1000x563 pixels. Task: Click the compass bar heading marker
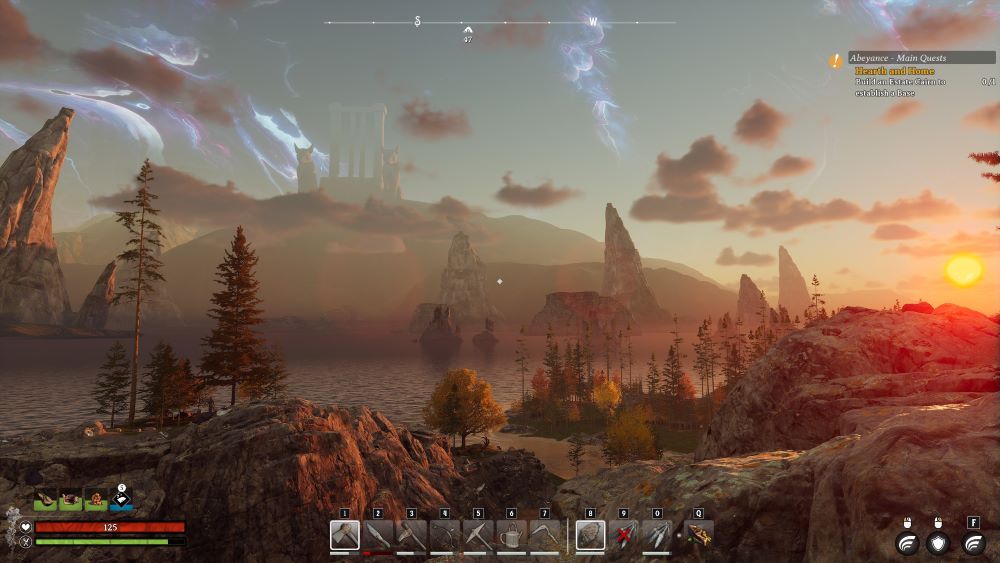click(x=468, y=30)
